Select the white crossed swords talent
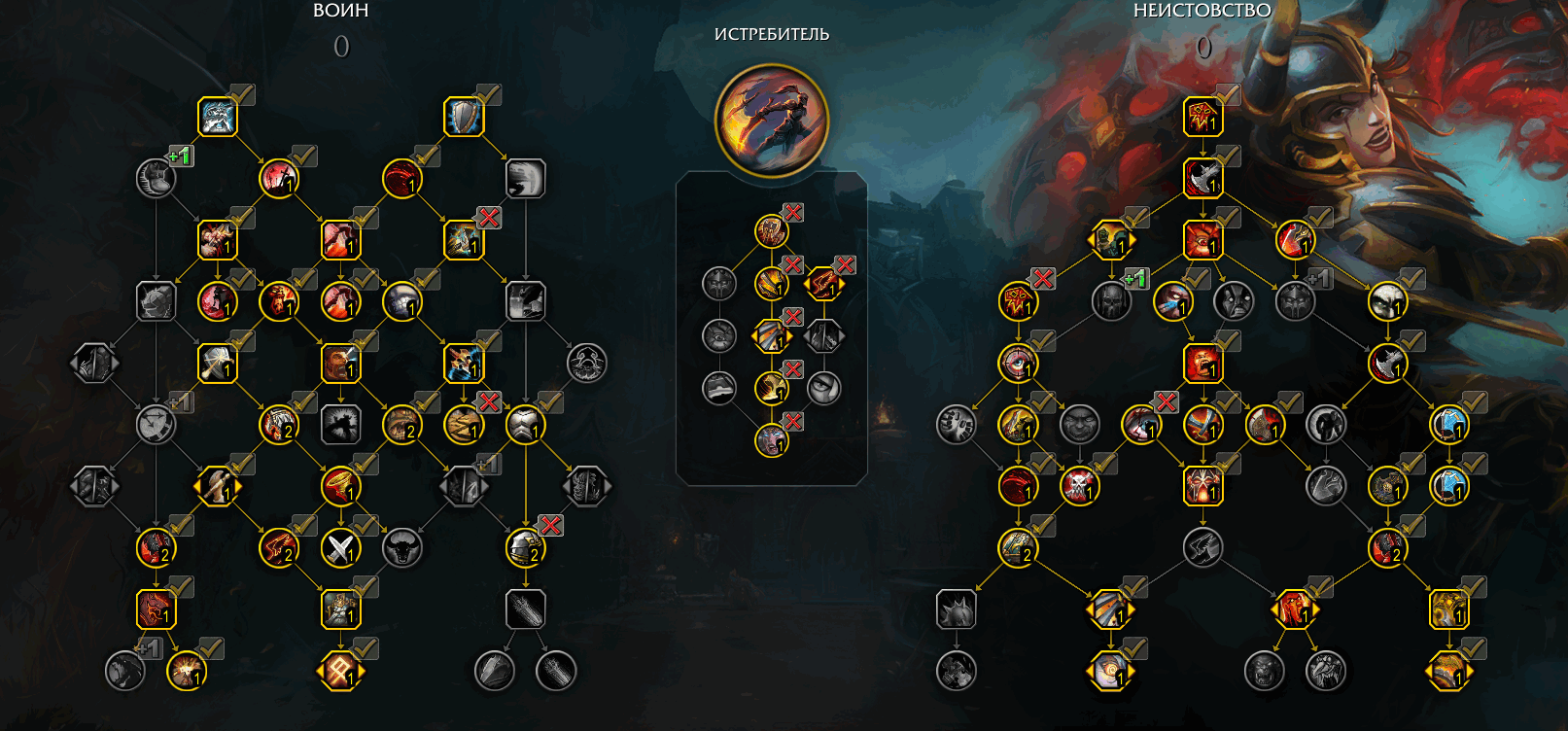Viewport: 1568px width, 731px height. pyautogui.click(x=340, y=548)
